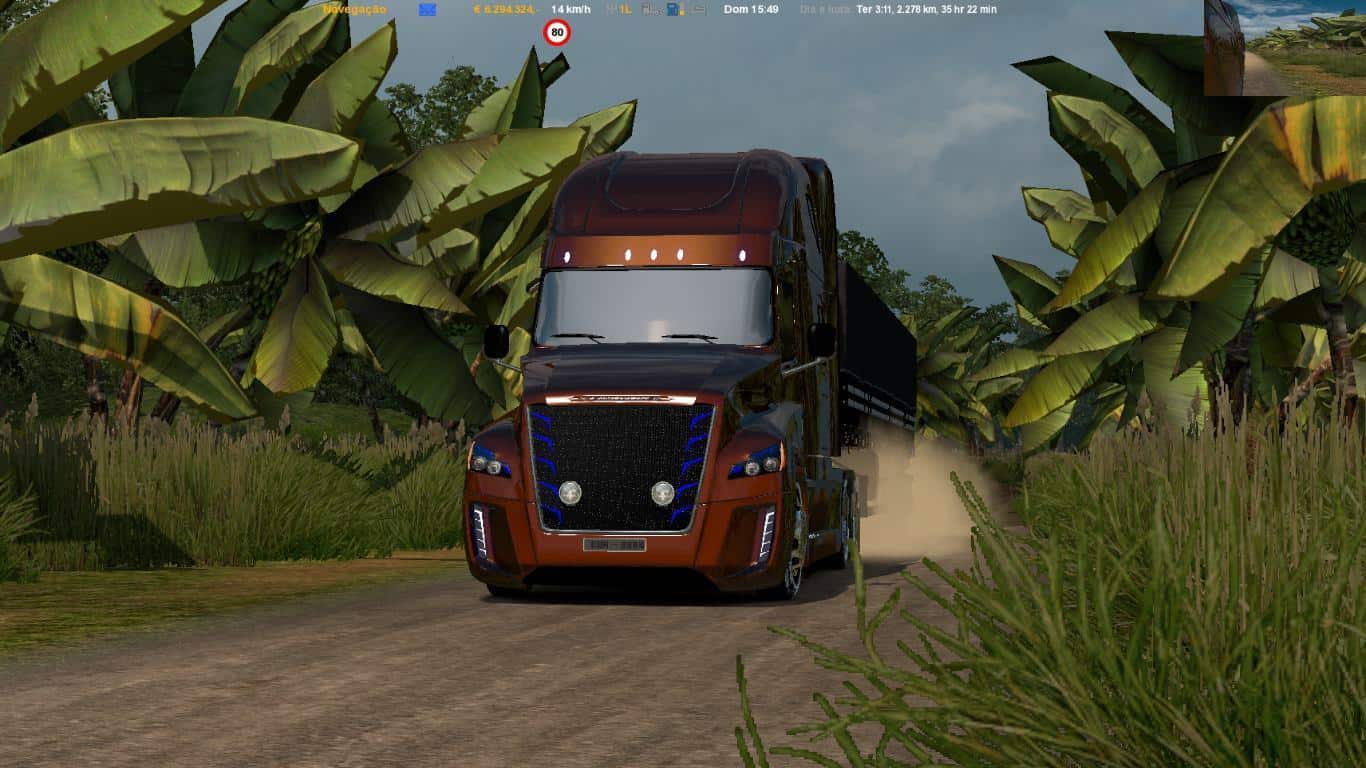Open the blue mail envelope icon

(427, 9)
